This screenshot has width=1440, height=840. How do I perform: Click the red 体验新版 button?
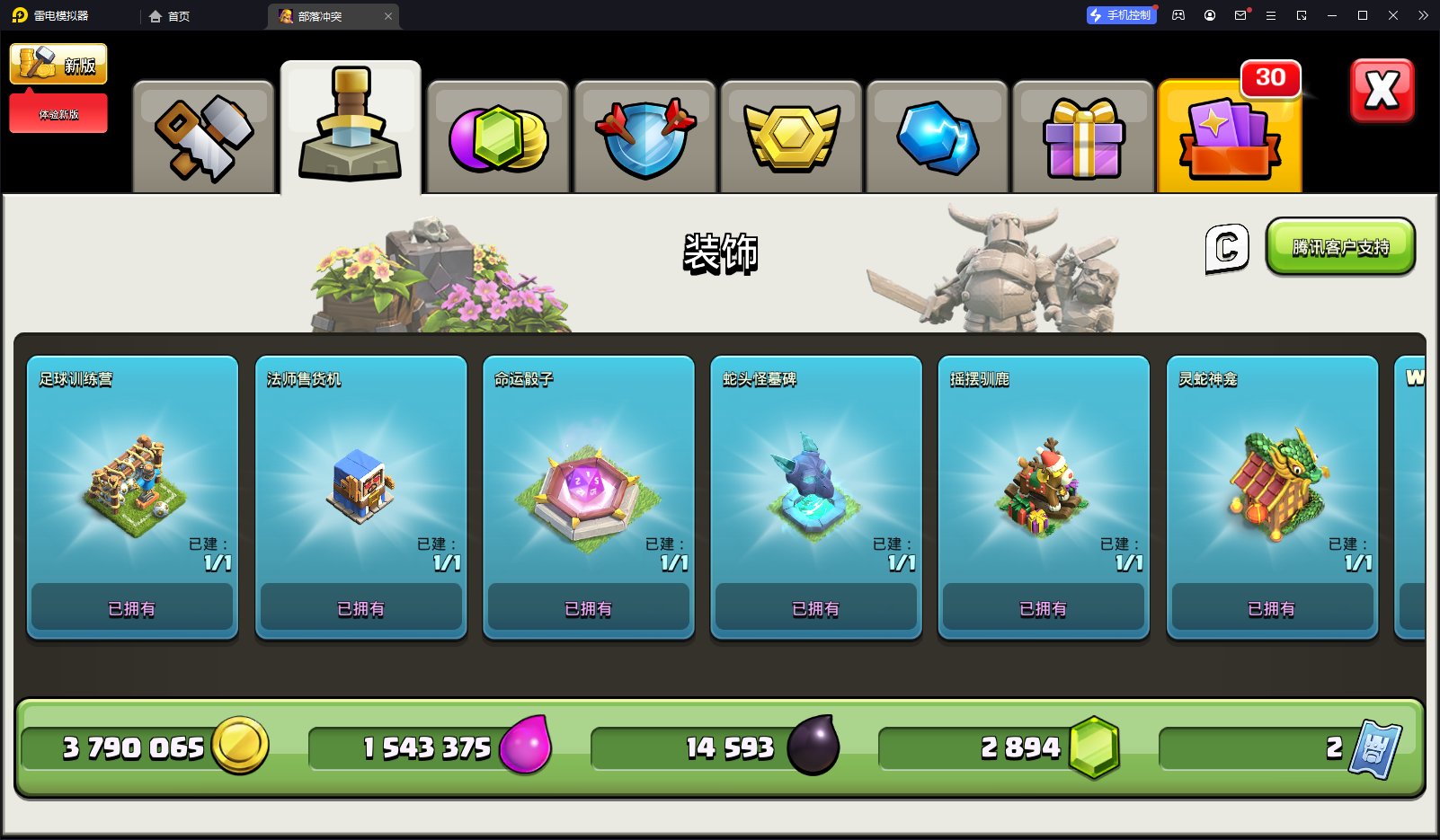[x=58, y=114]
